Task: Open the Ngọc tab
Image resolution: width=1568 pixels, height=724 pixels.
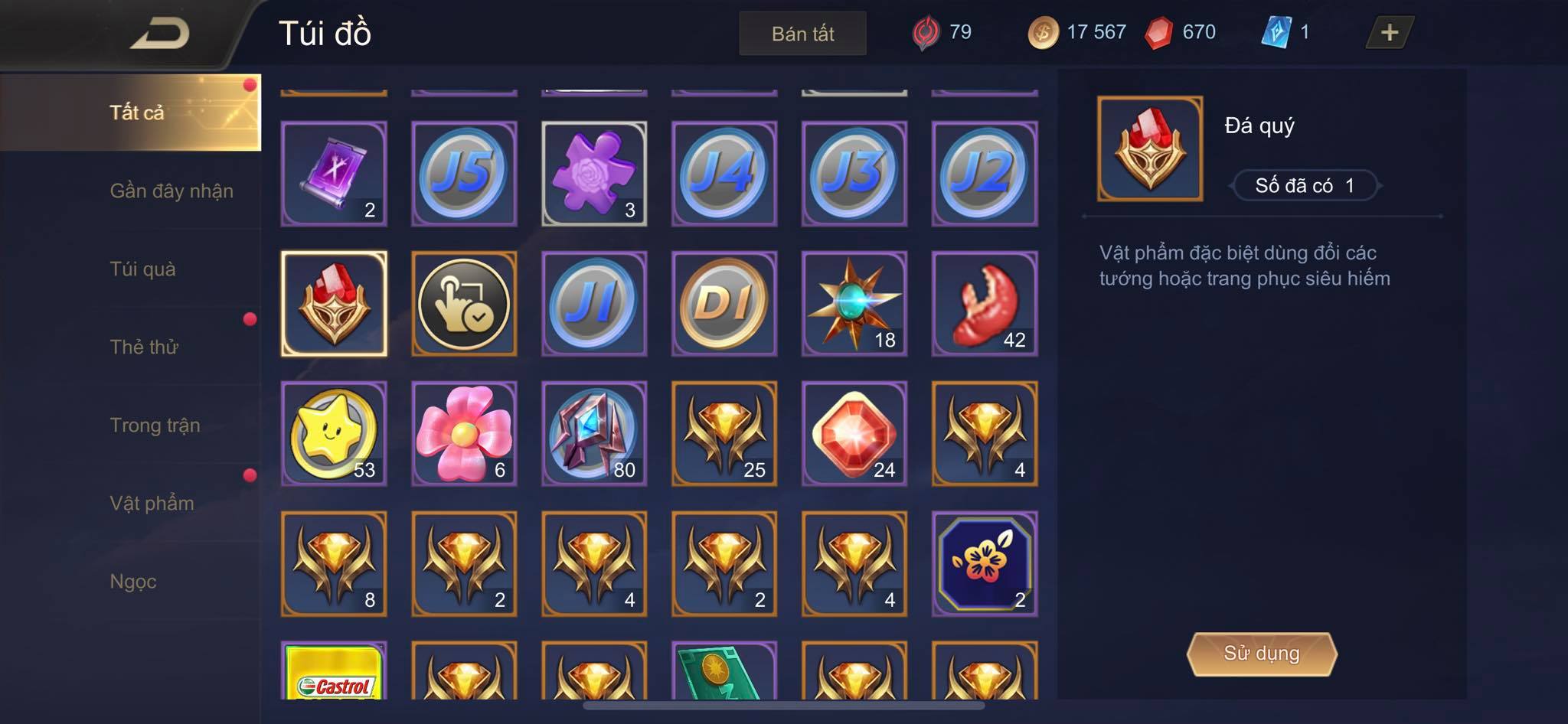Action: click(133, 582)
